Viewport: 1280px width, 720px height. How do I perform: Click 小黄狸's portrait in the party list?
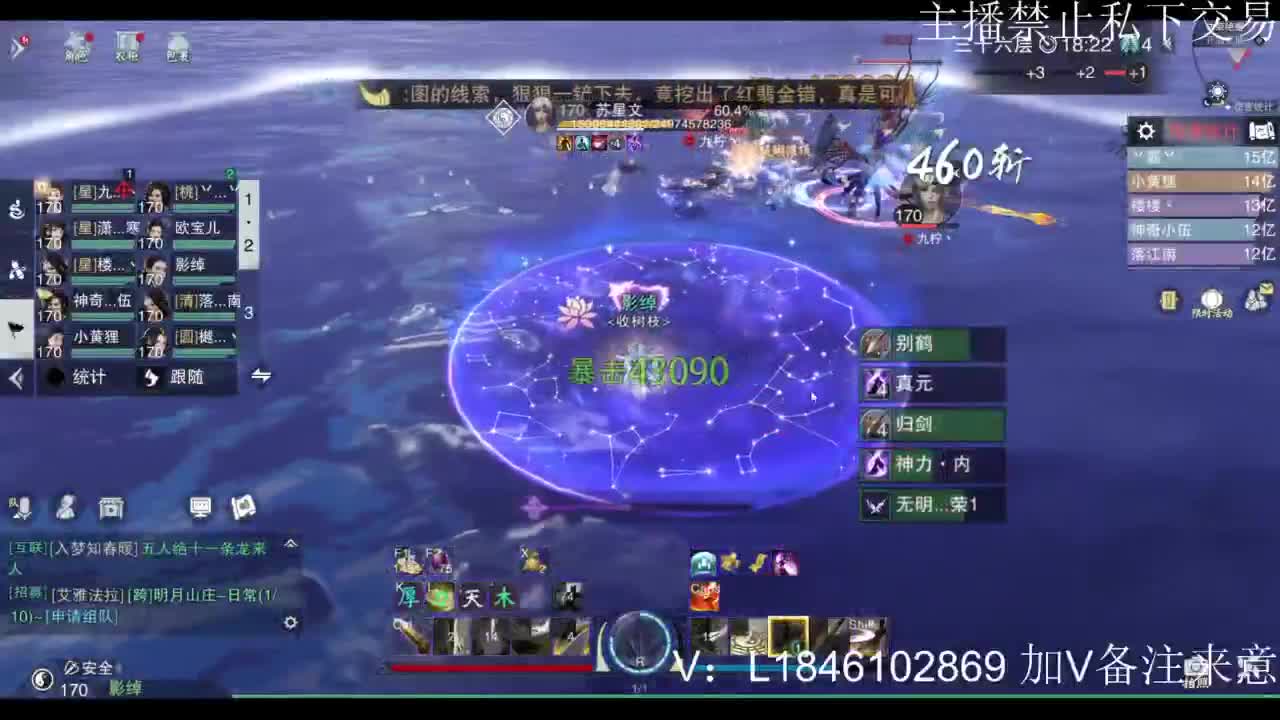point(55,337)
